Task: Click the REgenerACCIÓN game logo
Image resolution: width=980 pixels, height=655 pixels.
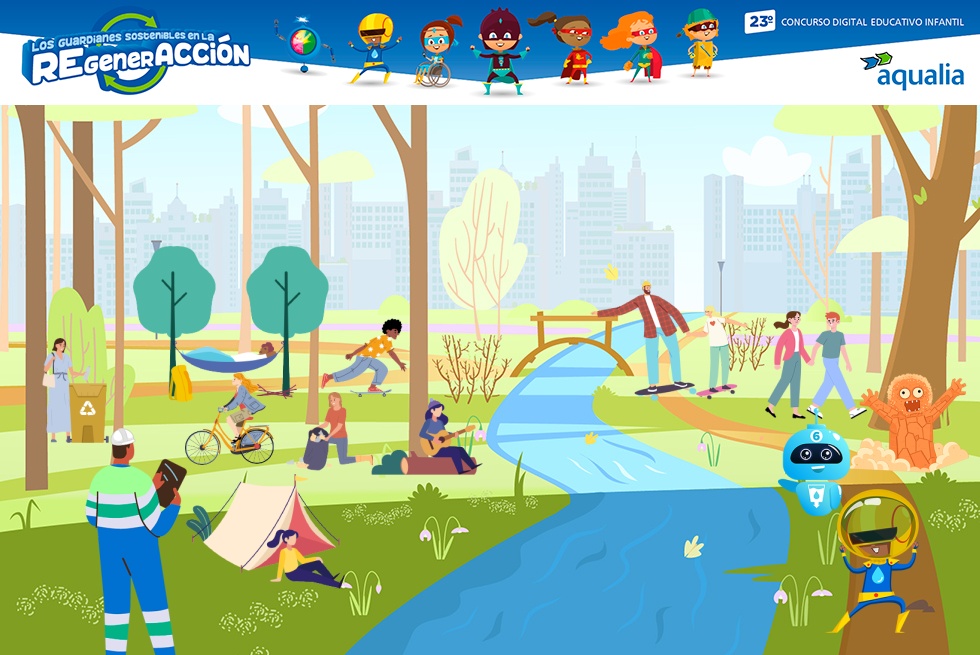Action: pos(137,55)
